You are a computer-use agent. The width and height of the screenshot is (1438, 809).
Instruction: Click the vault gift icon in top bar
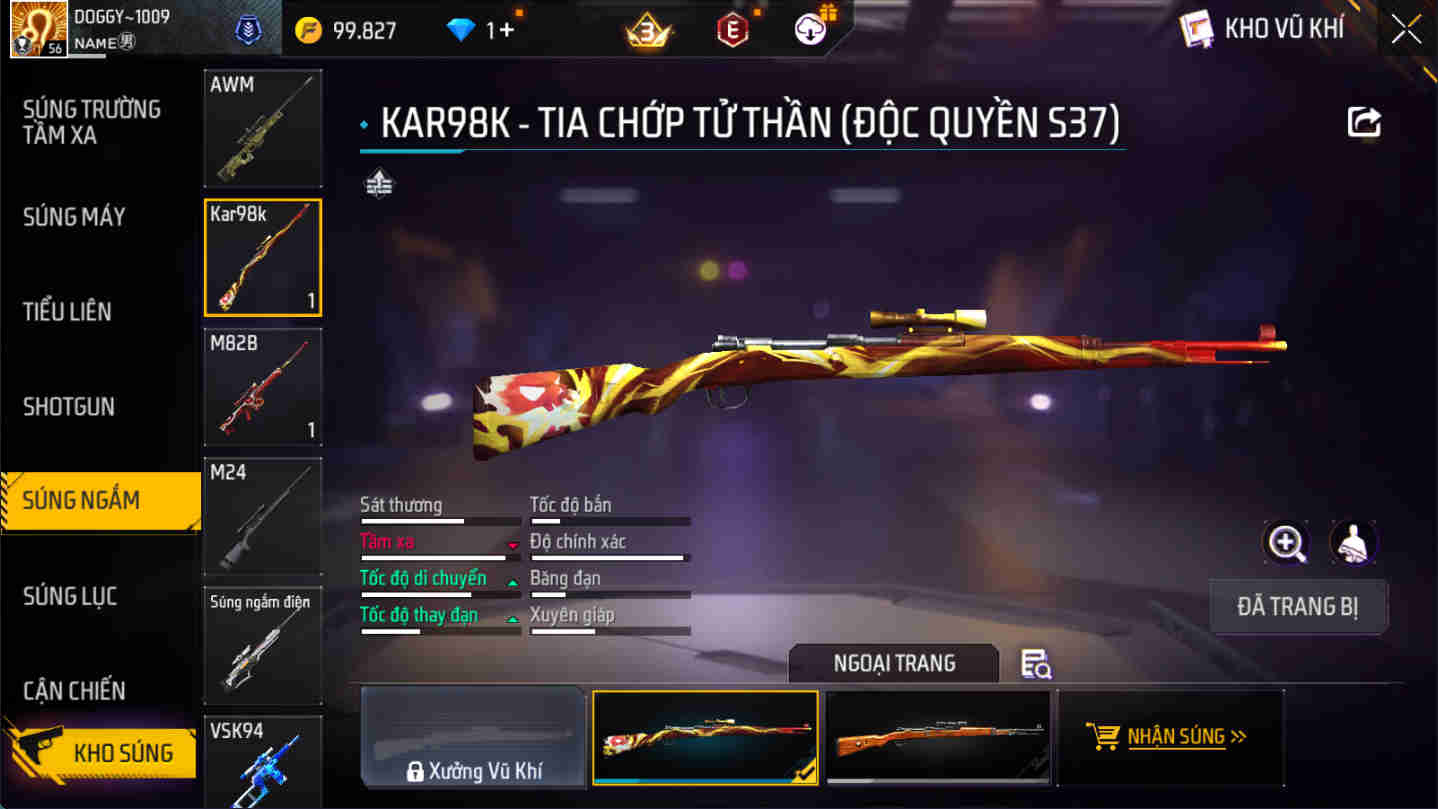tap(810, 27)
